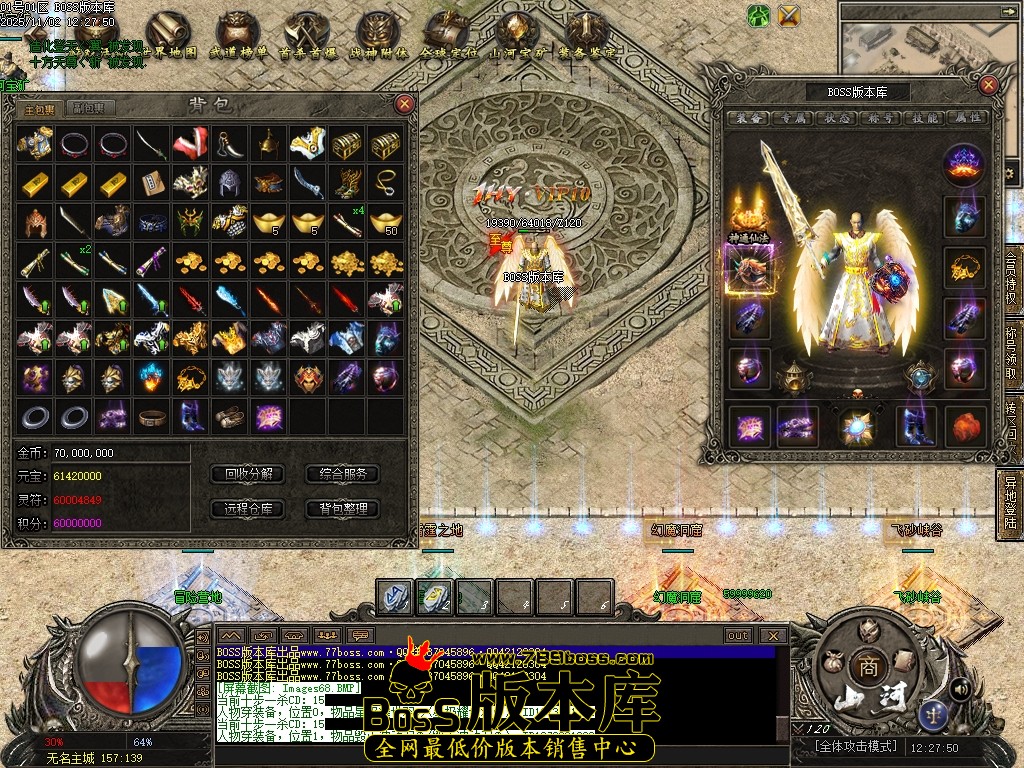
Task: Close the chat window with X
Action: click(772, 635)
